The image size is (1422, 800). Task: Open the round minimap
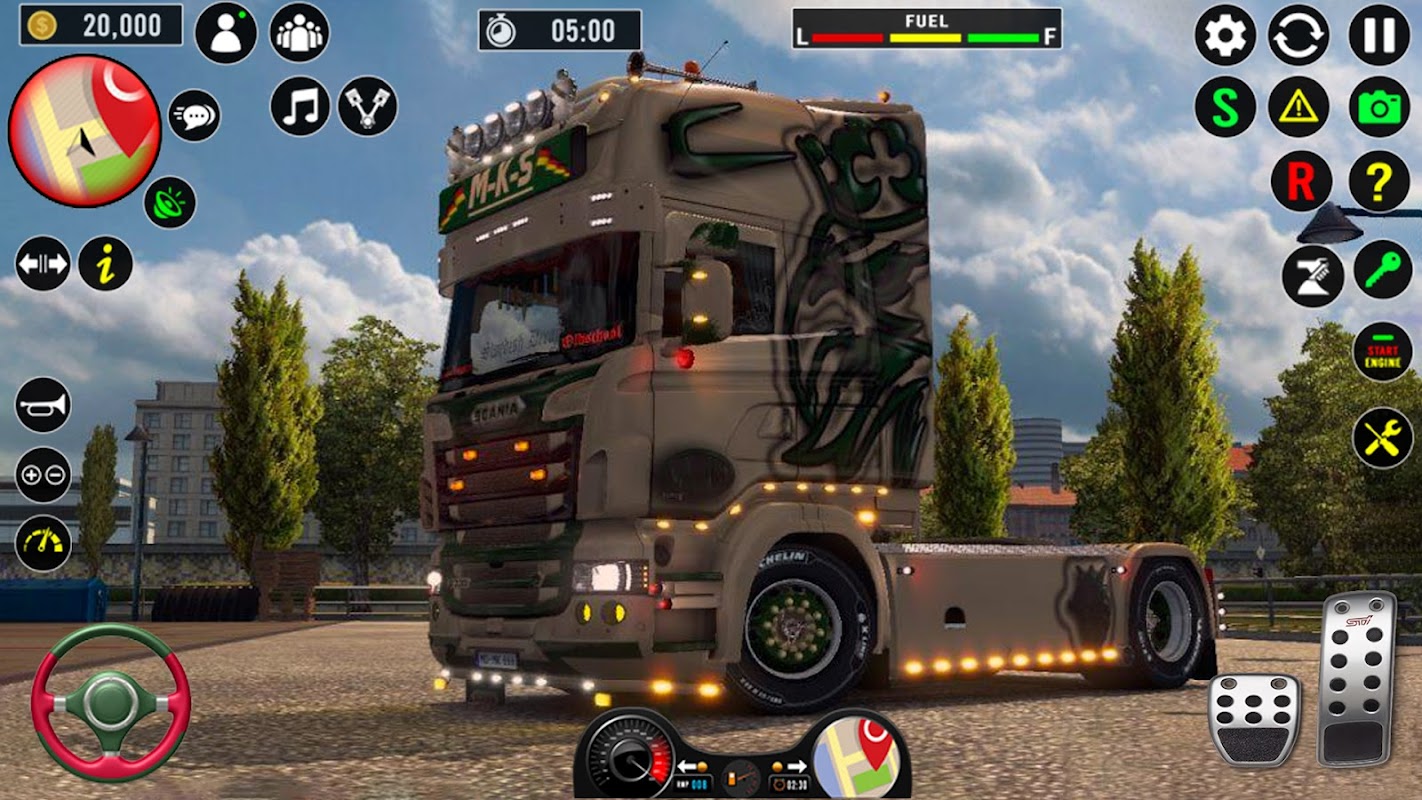click(x=84, y=131)
